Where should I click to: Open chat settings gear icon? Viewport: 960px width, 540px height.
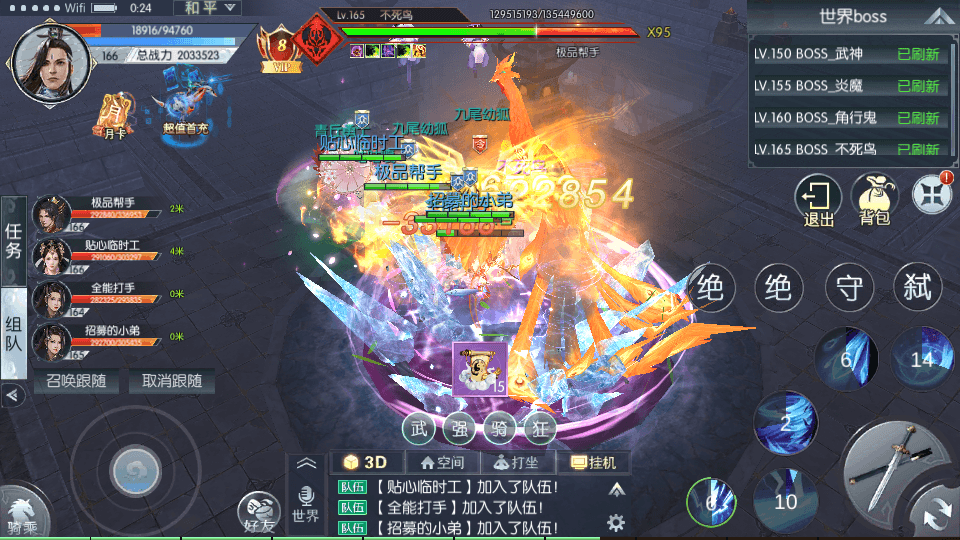[x=616, y=521]
